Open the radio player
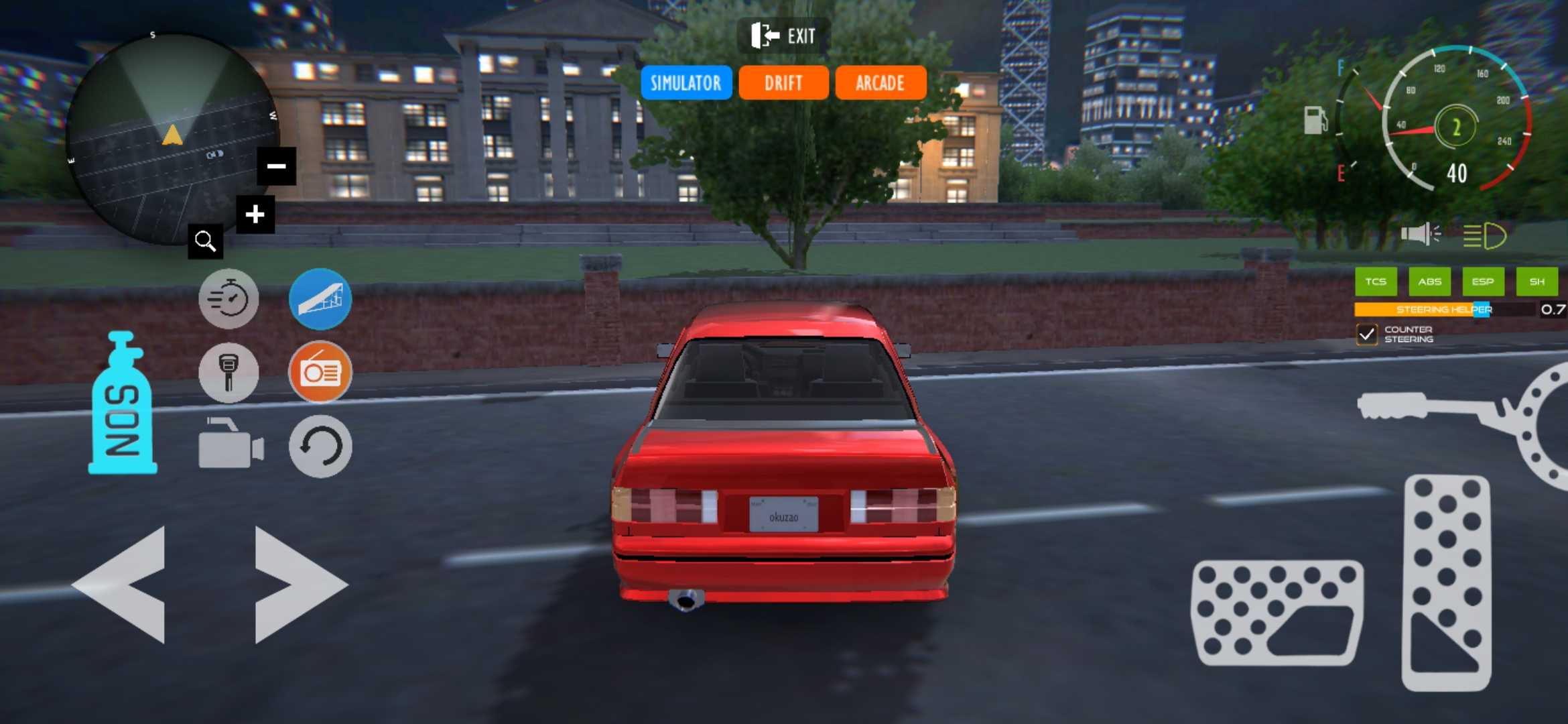Image resolution: width=1568 pixels, height=724 pixels. [x=320, y=373]
